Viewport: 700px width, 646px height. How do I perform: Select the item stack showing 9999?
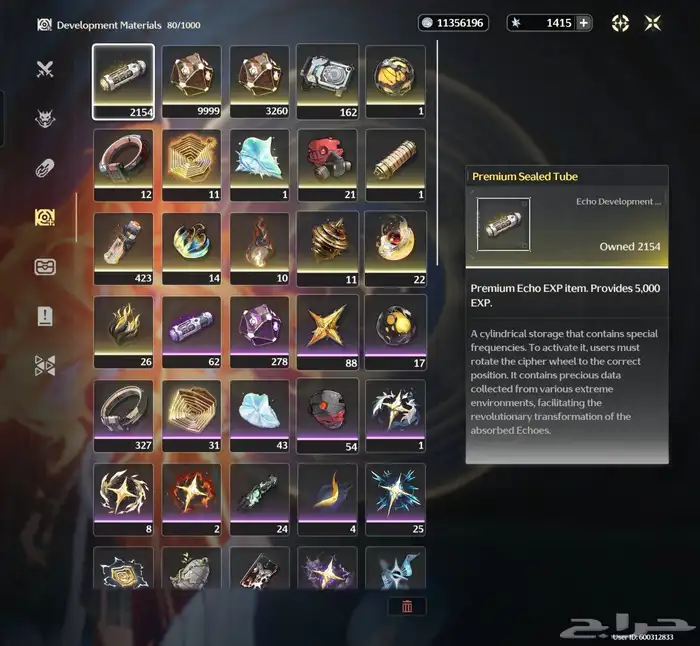coord(191,81)
